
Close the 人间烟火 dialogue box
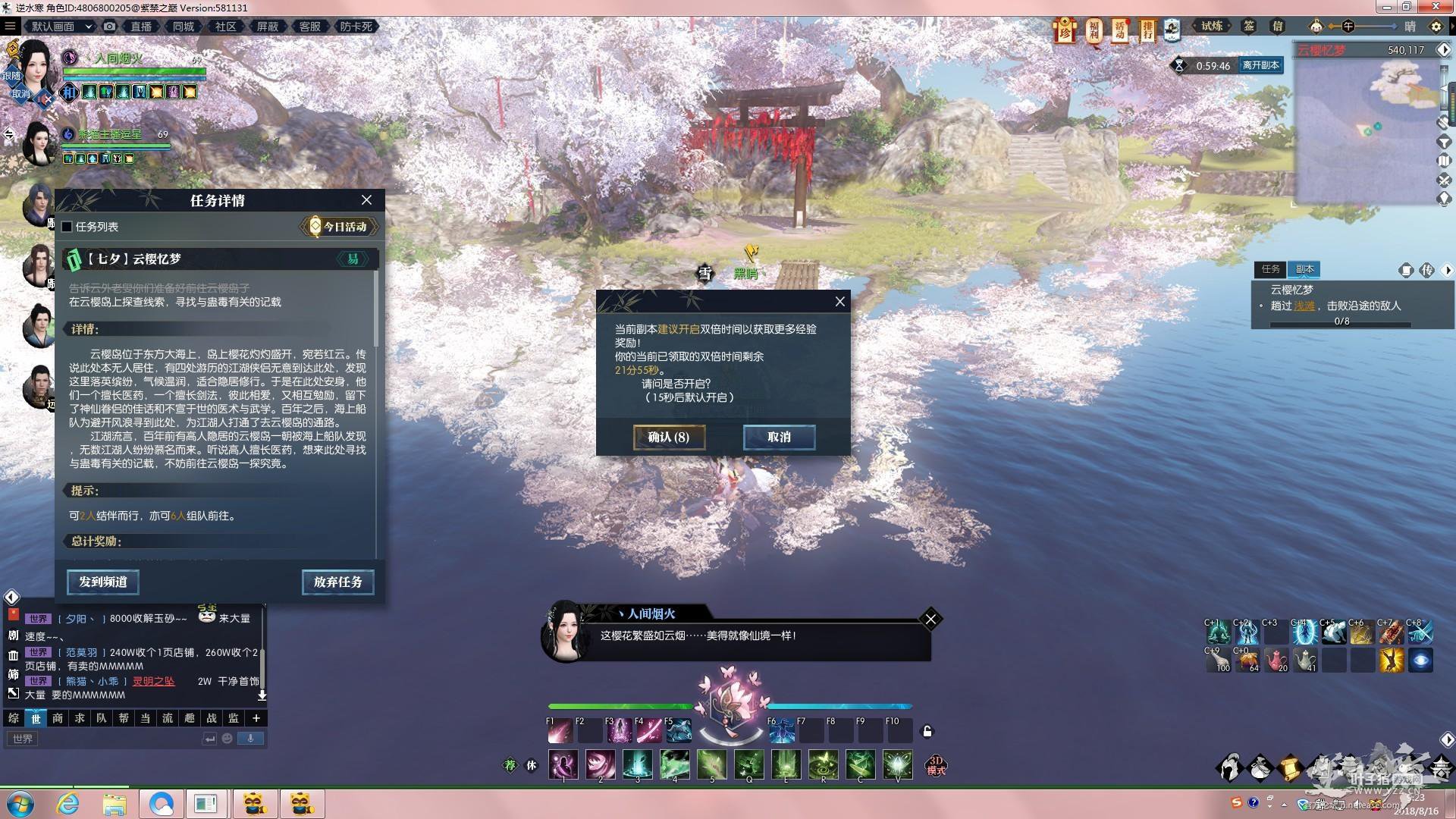point(930,620)
